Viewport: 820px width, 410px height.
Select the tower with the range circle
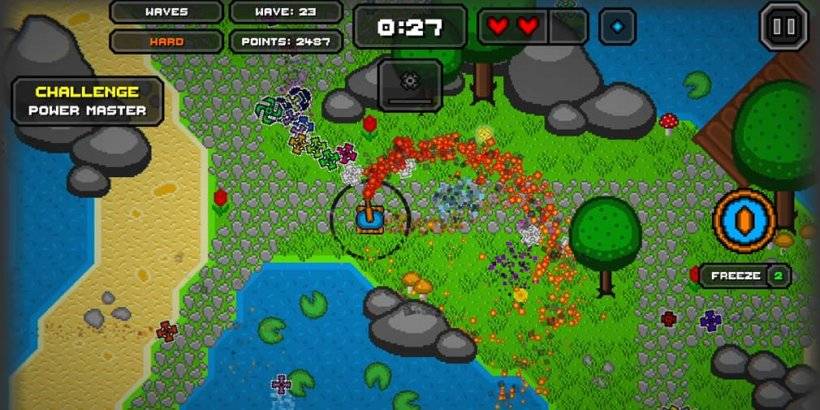[x=369, y=213]
